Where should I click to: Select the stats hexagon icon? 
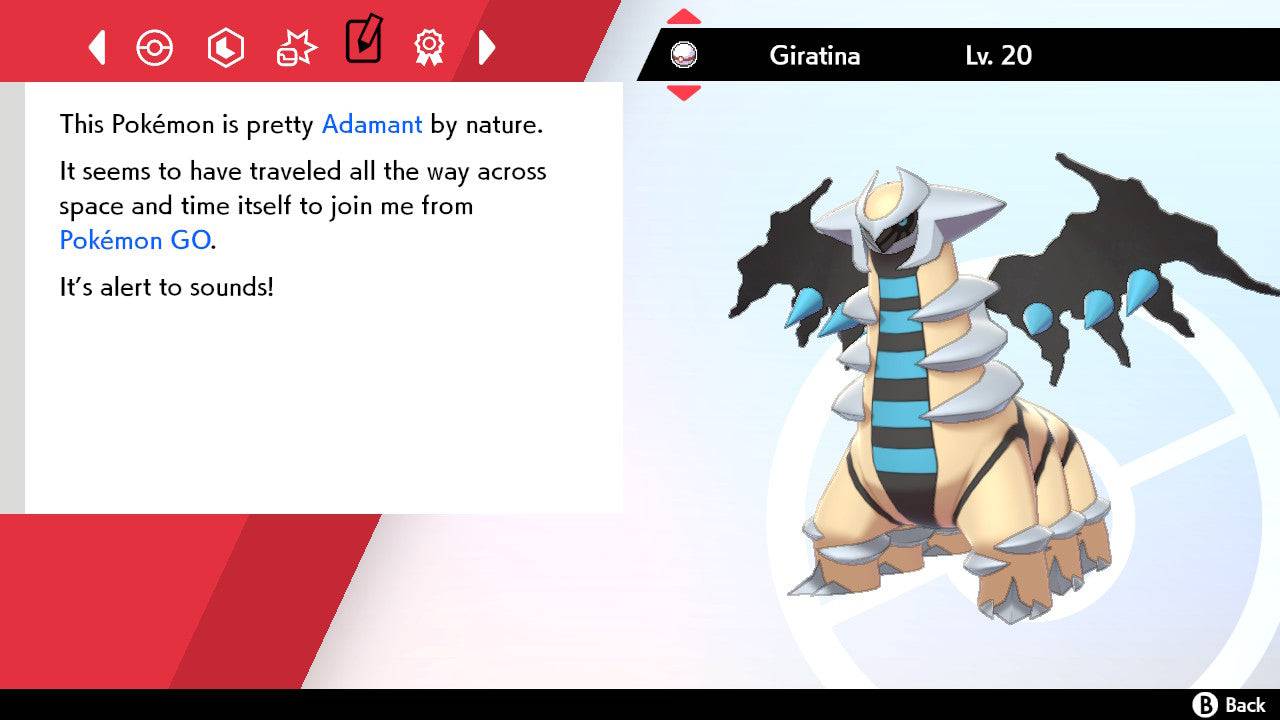pos(225,47)
